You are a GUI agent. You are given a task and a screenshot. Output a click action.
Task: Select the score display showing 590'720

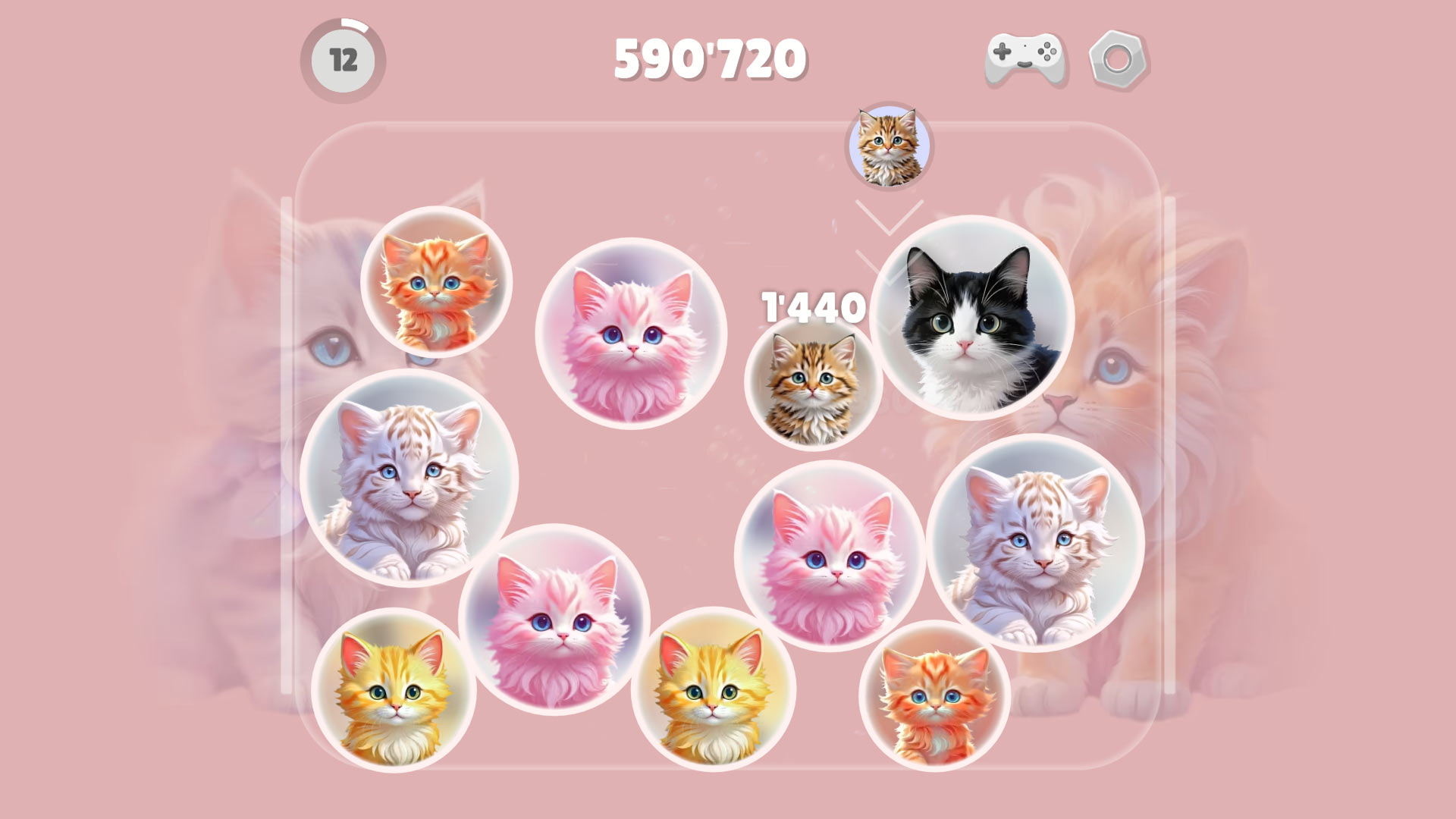click(x=709, y=57)
